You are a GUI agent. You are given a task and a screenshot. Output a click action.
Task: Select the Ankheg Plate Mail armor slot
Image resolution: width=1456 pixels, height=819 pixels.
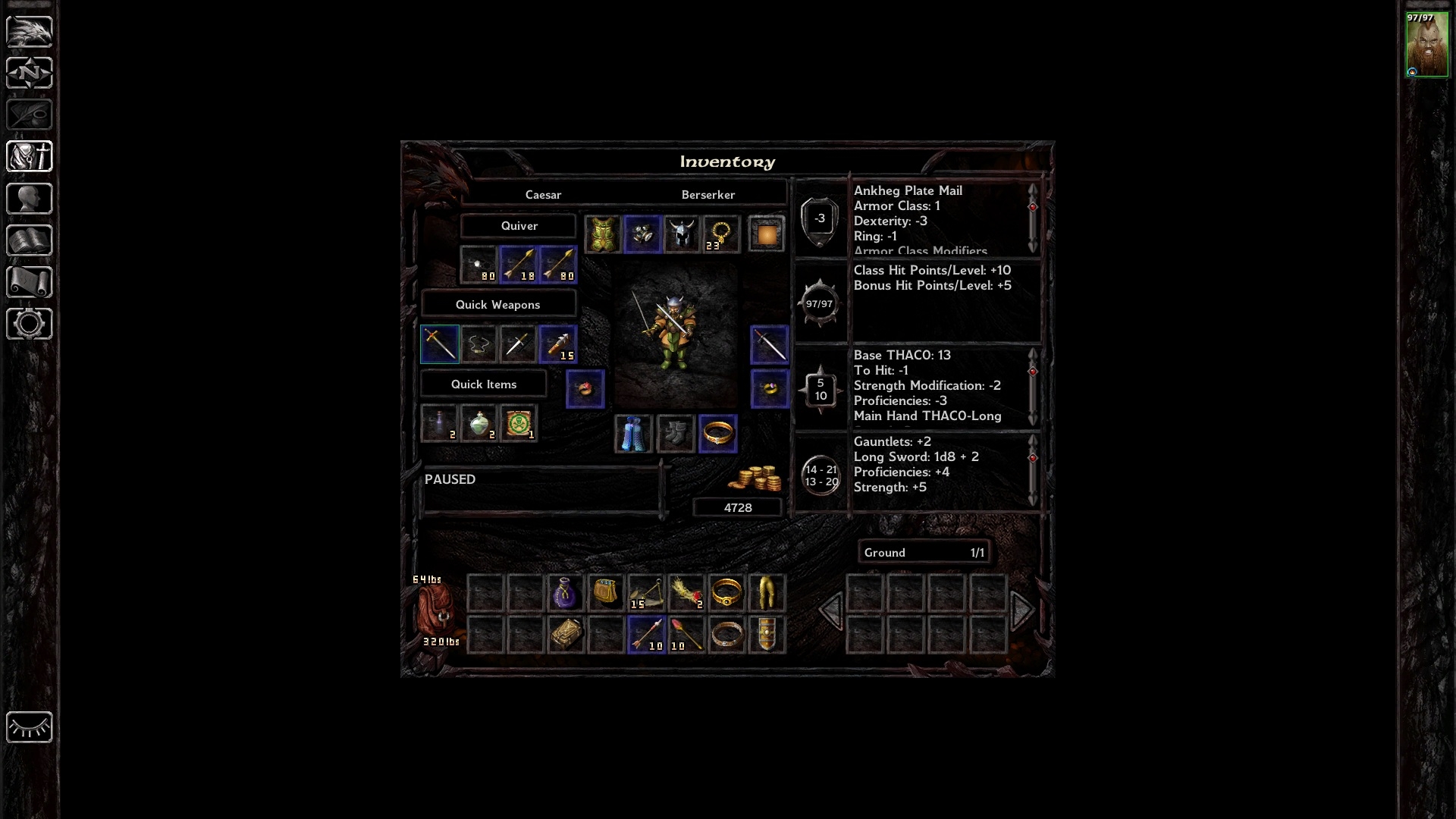[603, 234]
